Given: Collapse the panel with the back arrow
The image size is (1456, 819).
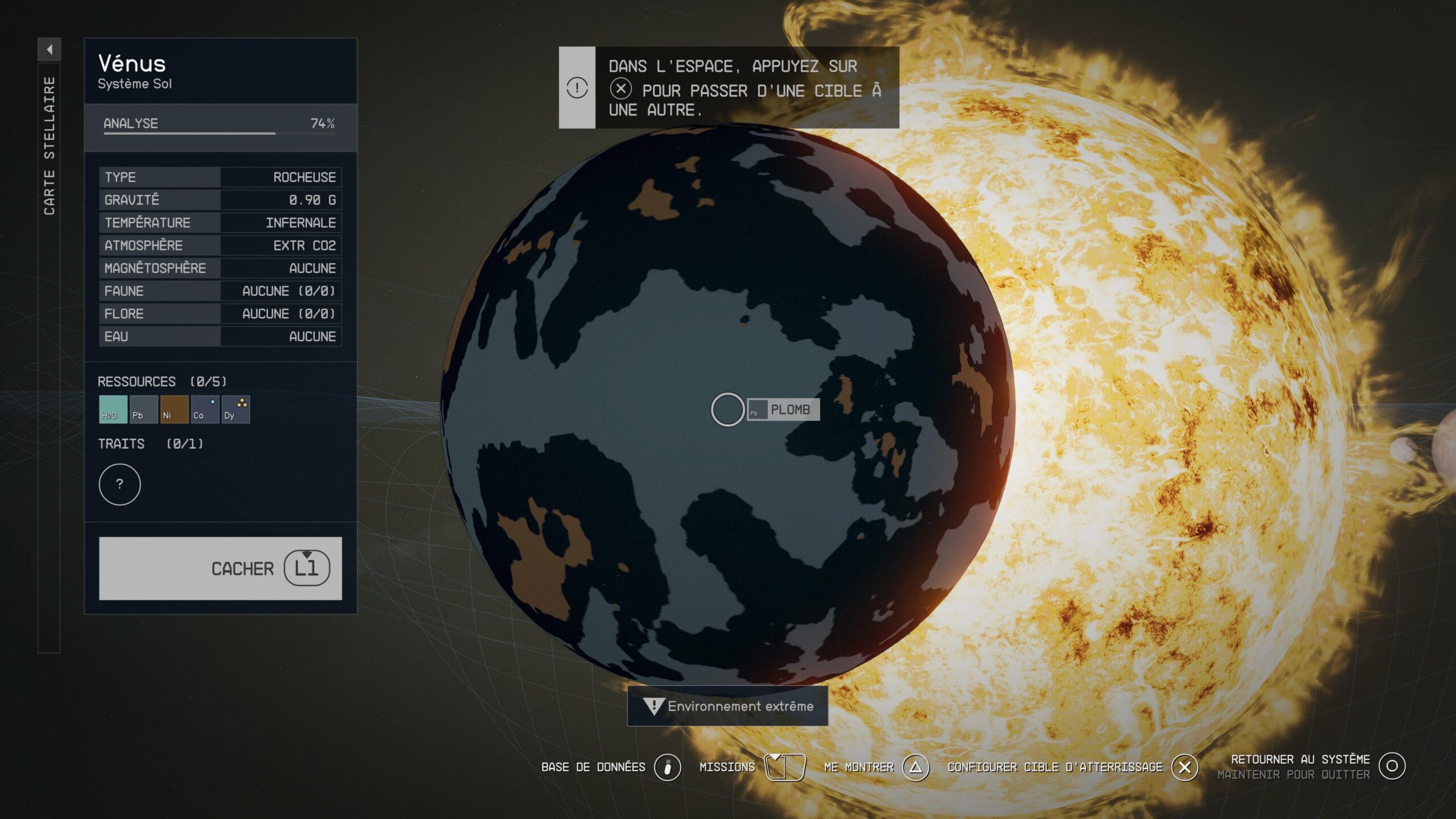Looking at the screenshot, I should (x=49, y=49).
